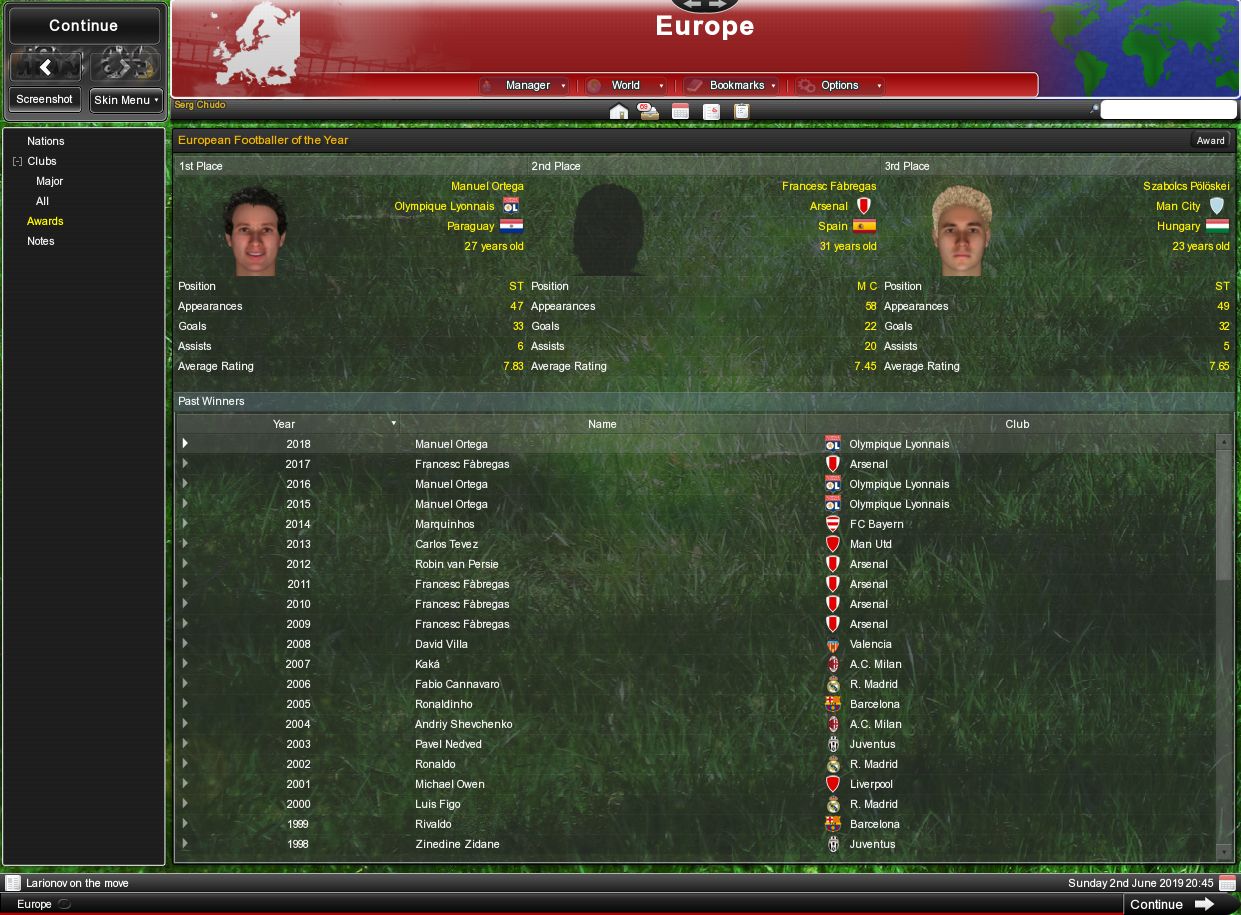Sort past winners by Year column
The width and height of the screenshot is (1241, 915).
(285, 424)
